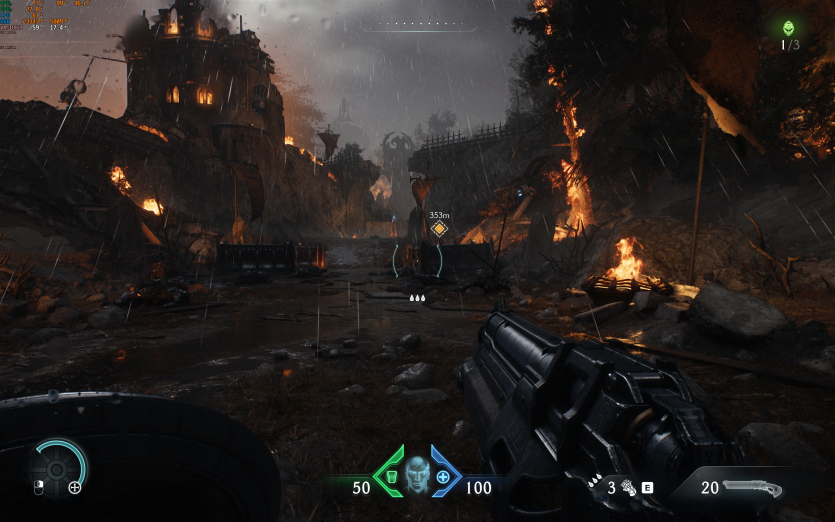This screenshot has width=835, height=522.
Task: Click the dotted compass bar
Action: 418,22
